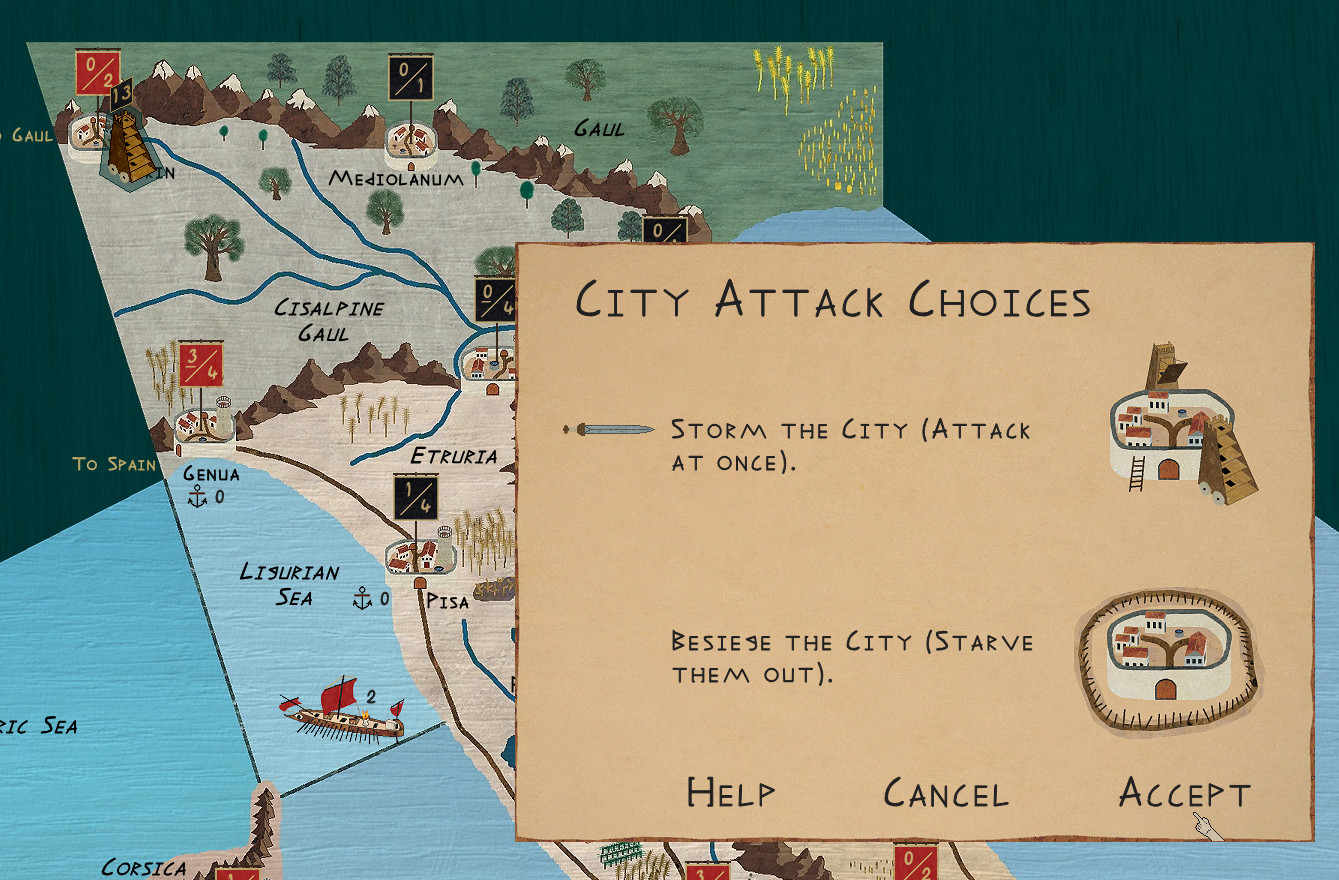Select Mediolanum's black 0/1 banner
This screenshot has height=880, width=1339.
[409, 77]
